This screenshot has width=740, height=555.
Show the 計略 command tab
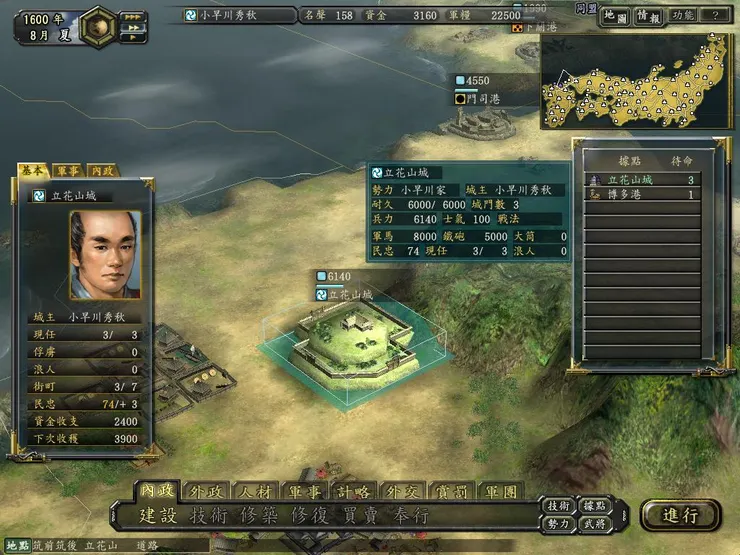[x=354, y=492]
